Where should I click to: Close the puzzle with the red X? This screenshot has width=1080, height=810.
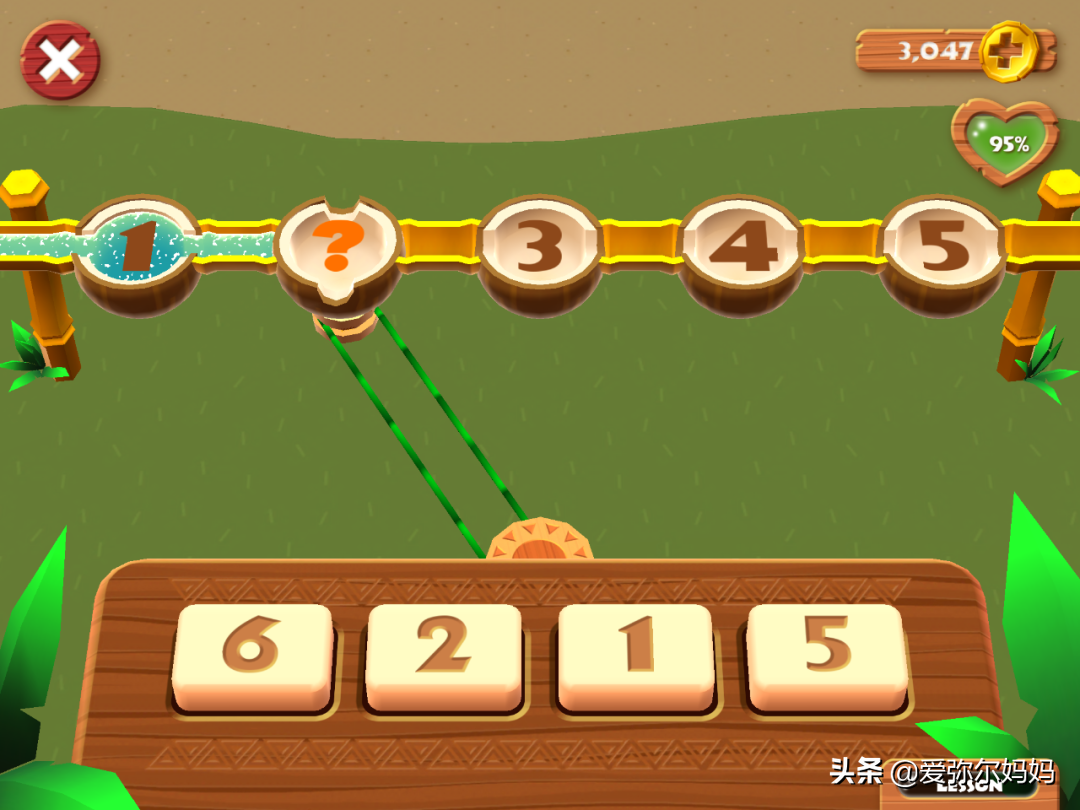(60, 61)
